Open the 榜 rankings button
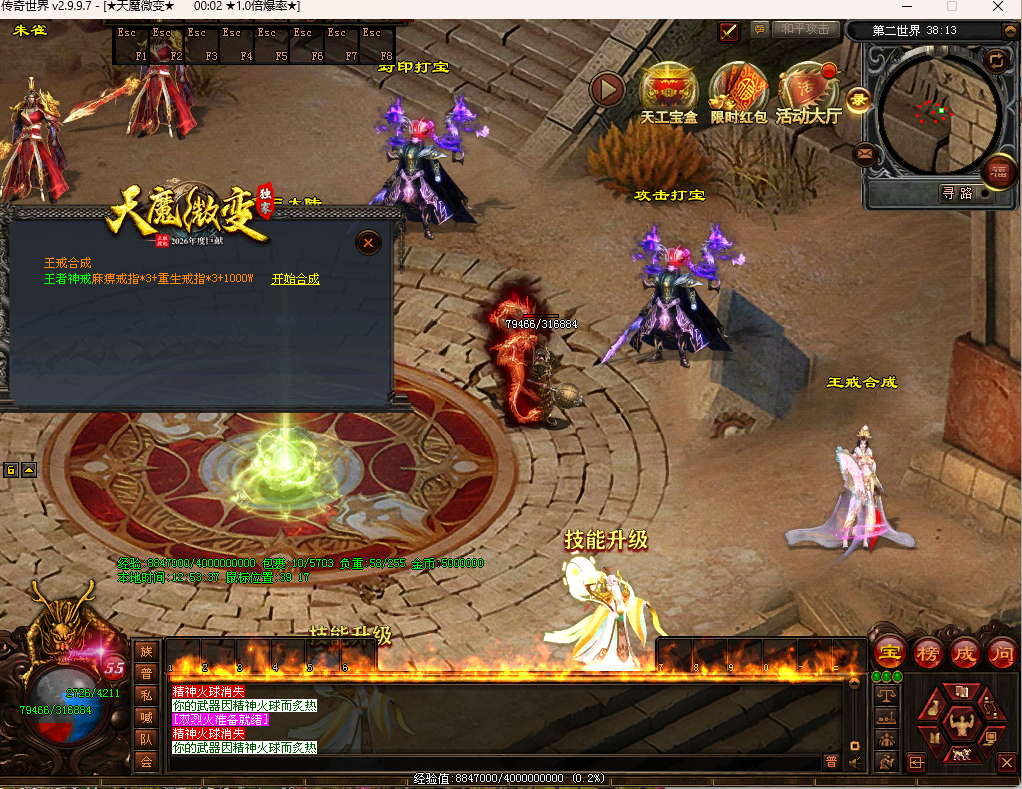The image size is (1022, 789). click(x=928, y=653)
